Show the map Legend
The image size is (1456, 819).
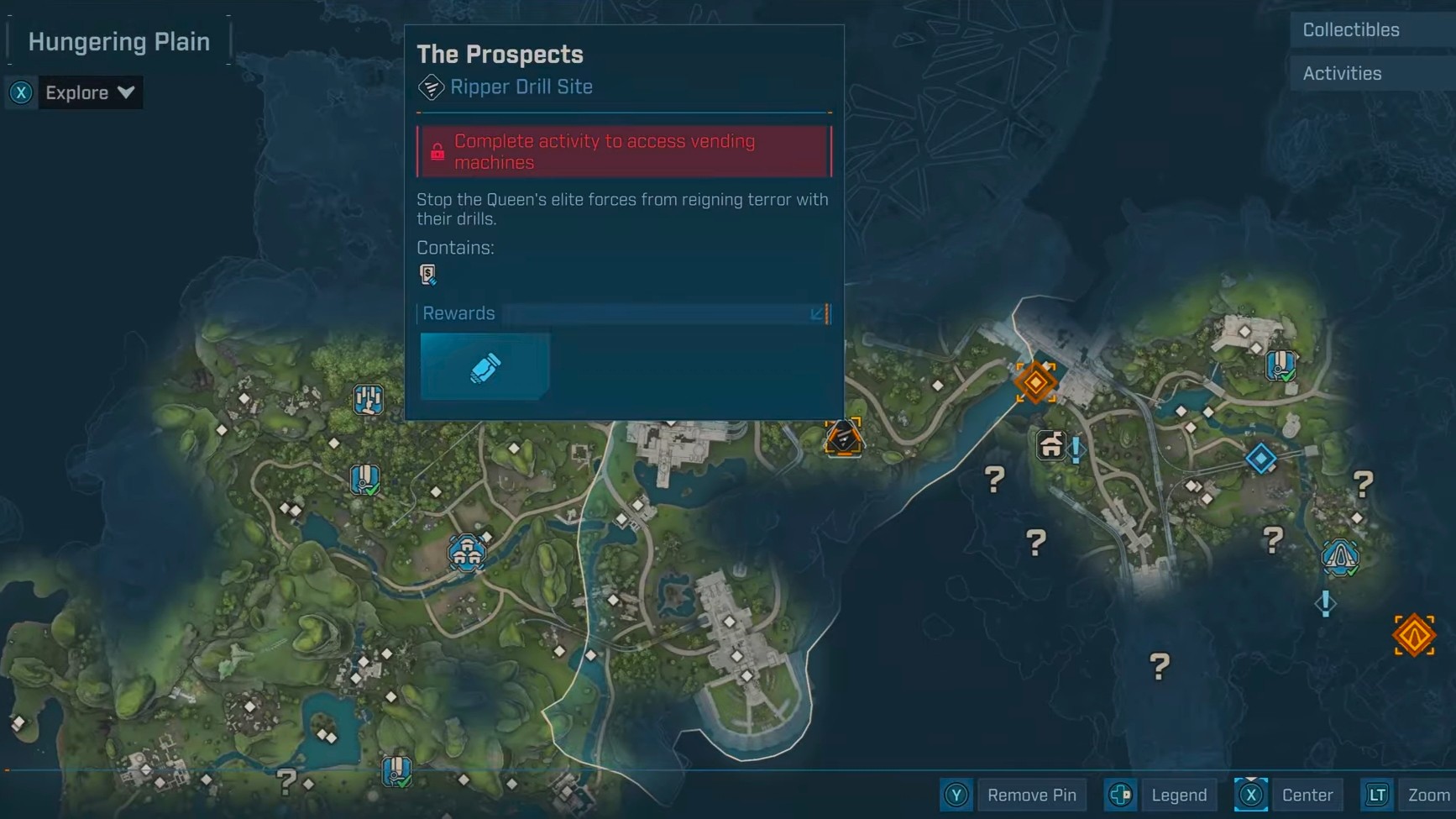(1178, 795)
